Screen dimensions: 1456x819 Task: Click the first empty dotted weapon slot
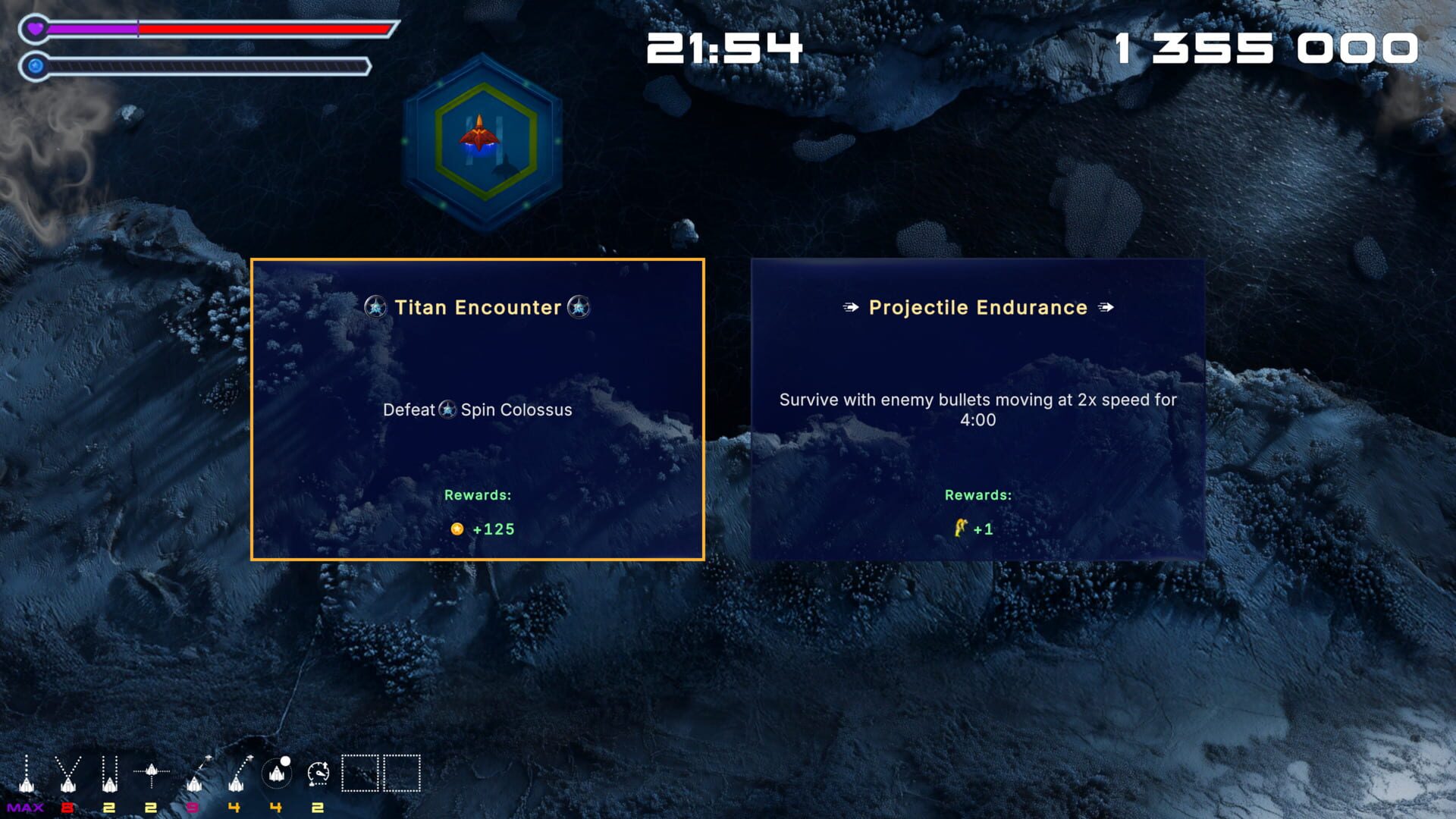360,772
